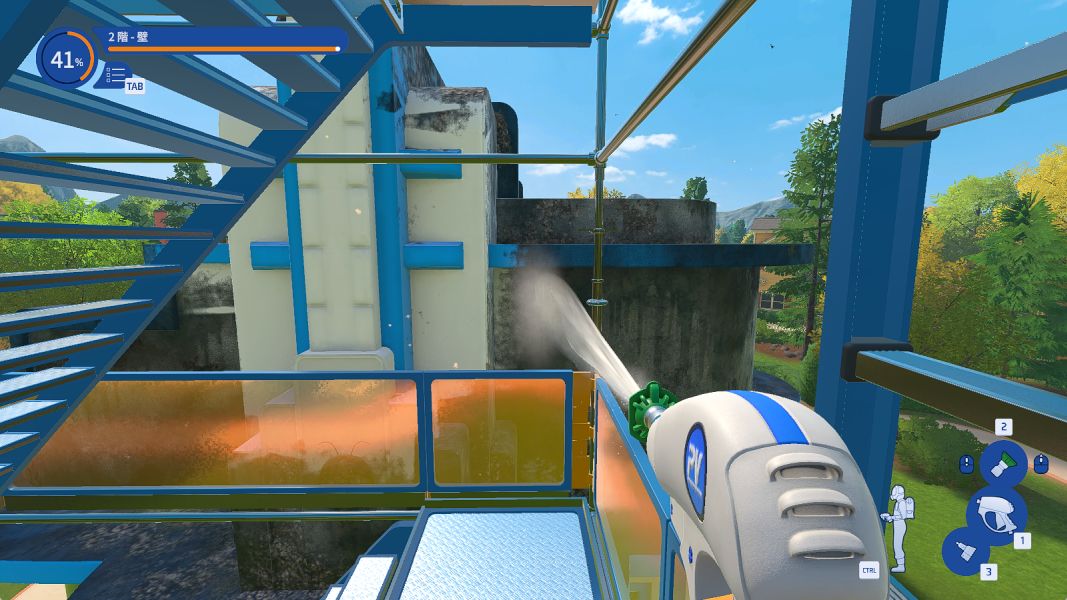Image resolution: width=1067 pixels, height=600 pixels.
Task: Select the green nozzle equipment icon
Action: [1002, 464]
